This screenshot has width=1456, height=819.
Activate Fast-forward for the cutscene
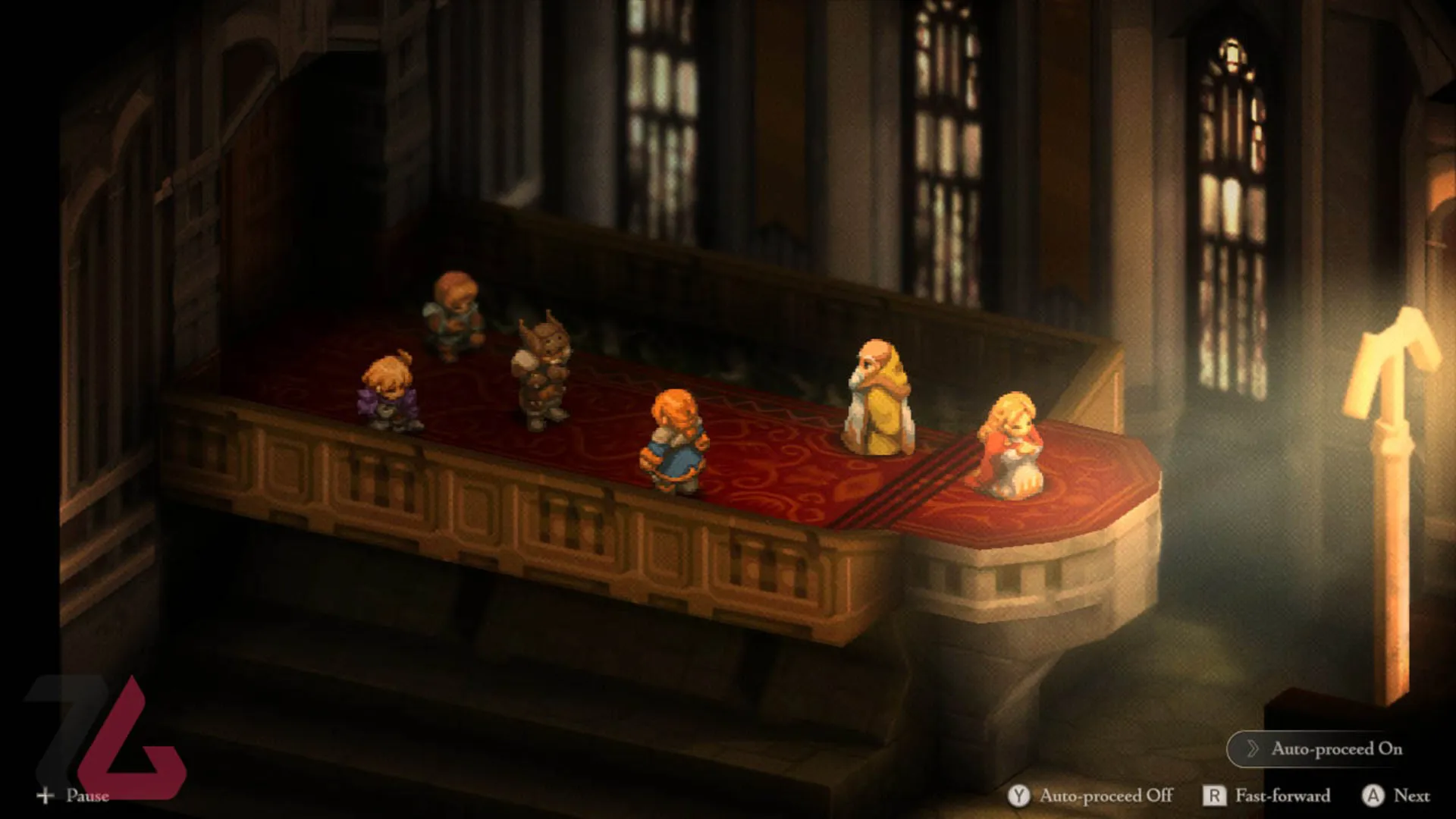pyautogui.click(x=1266, y=795)
